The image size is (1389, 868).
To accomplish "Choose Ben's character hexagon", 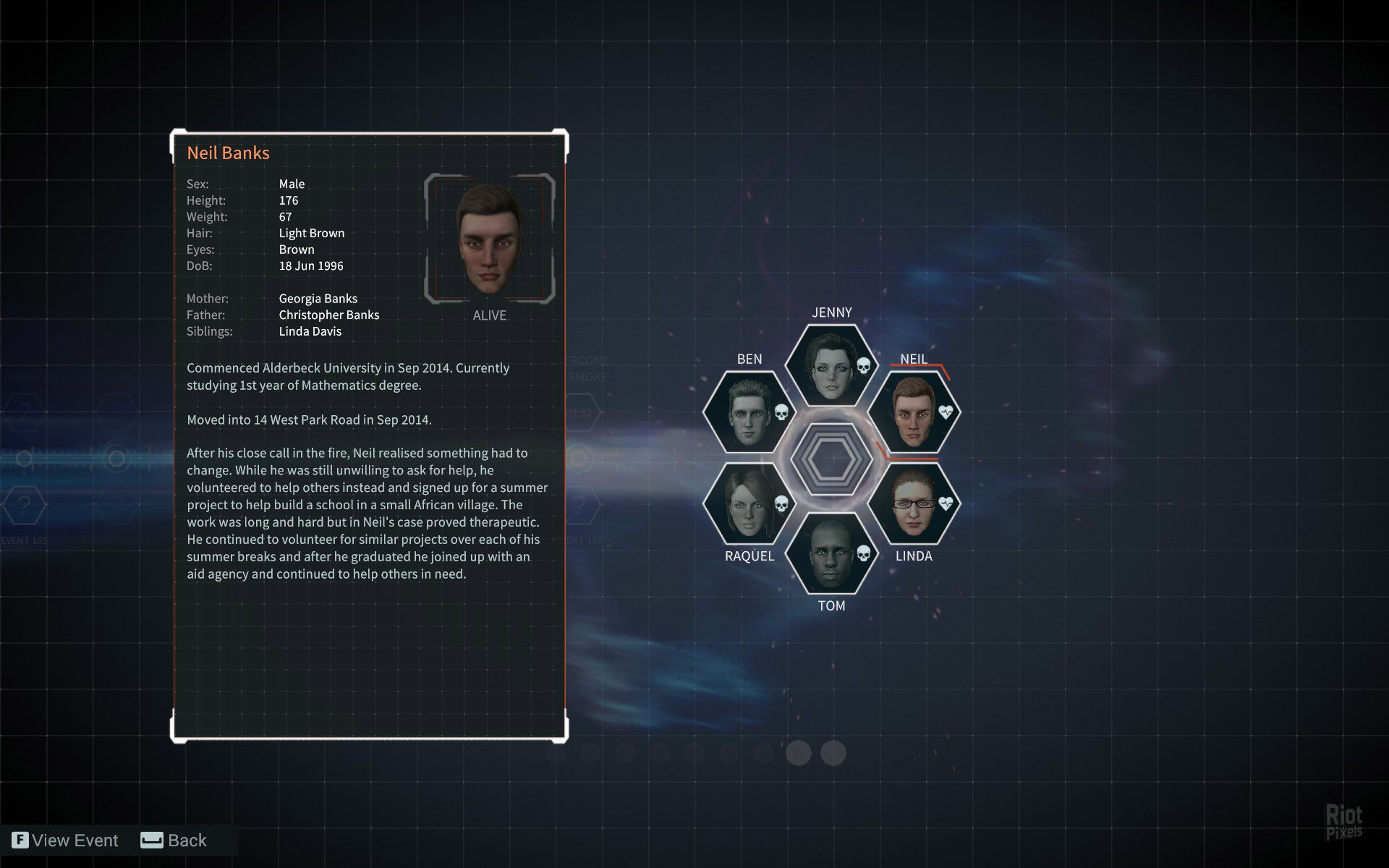I will pyautogui.click(x=749, y=412).
